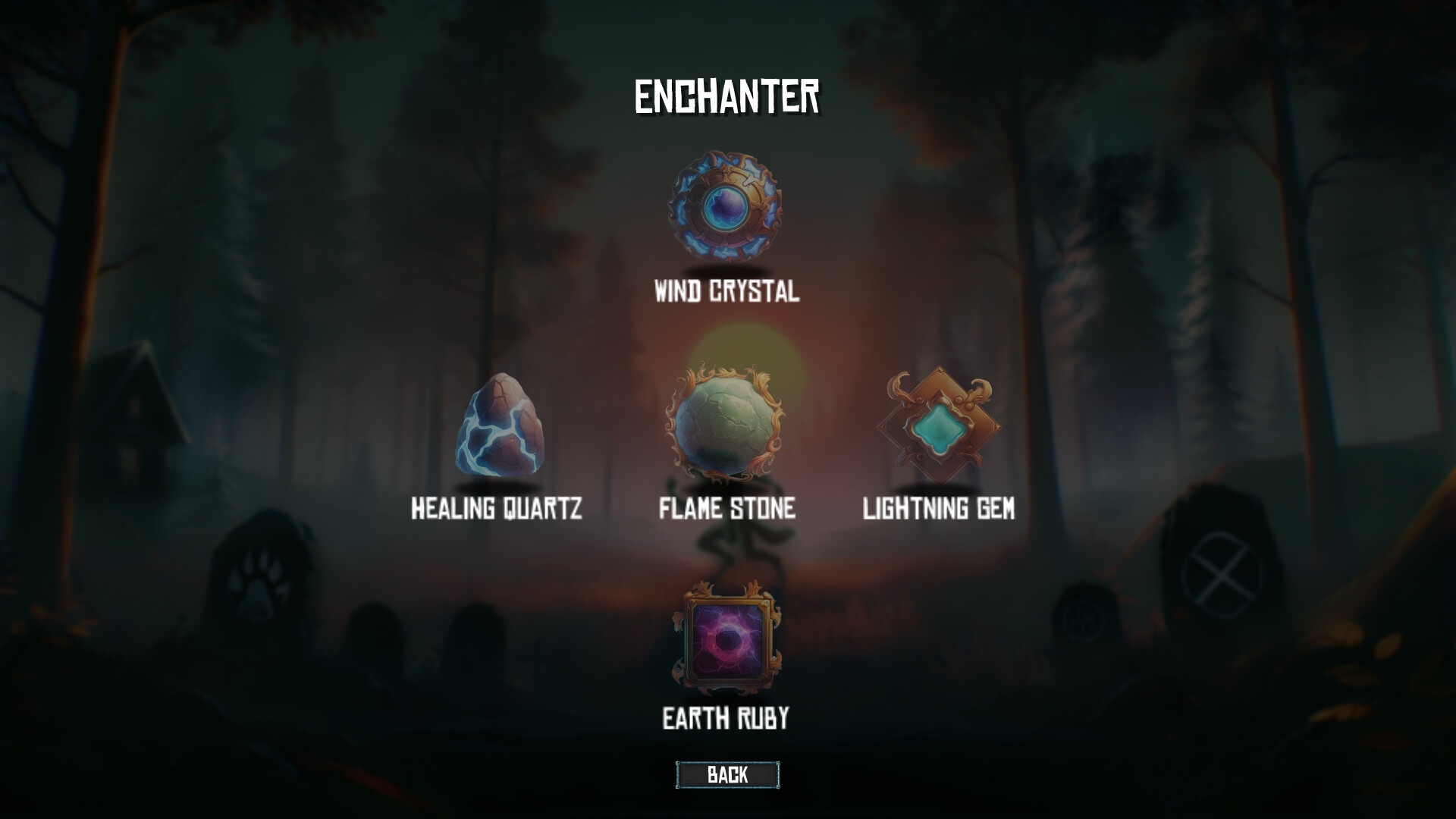Select the HEALING QUARTZ label
The height and width of the screenshot is (819, 1456).
coord(496,510)
